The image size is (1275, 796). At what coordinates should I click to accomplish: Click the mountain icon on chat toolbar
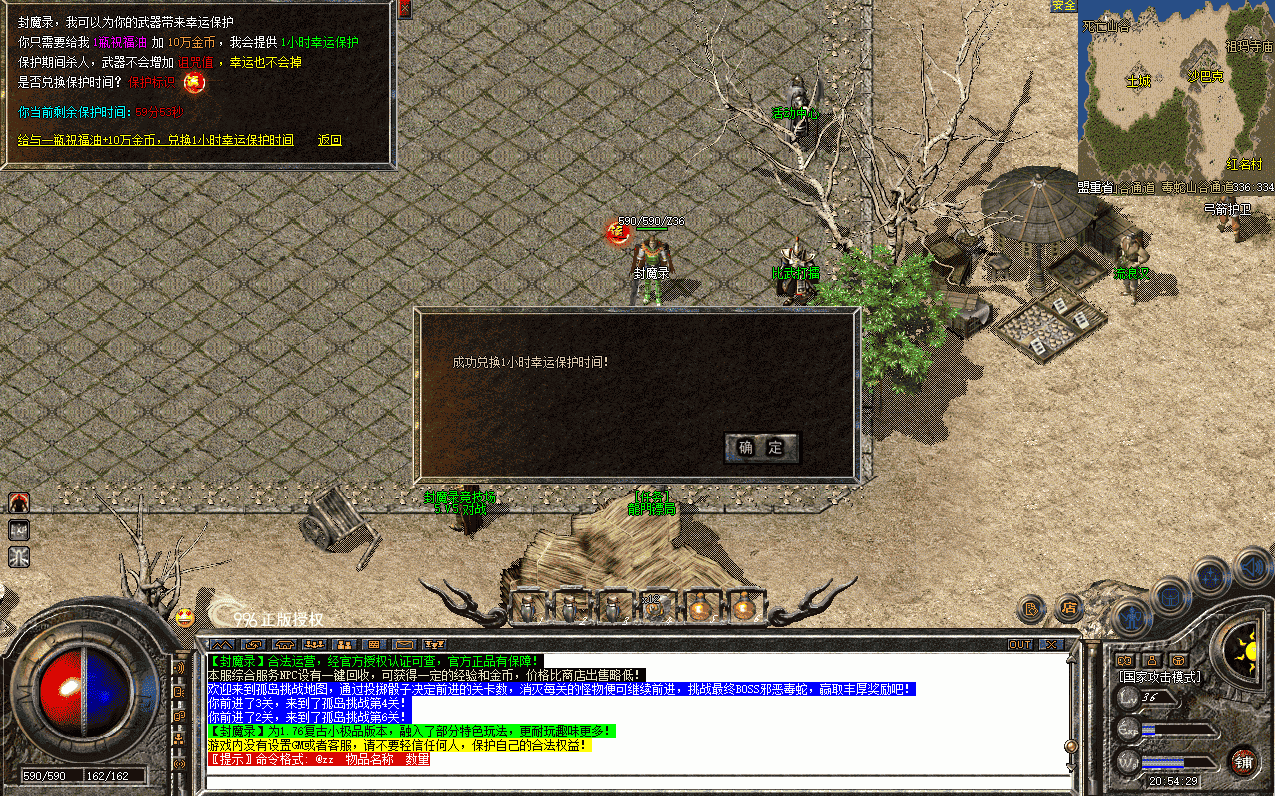click(x=222, y=645)
